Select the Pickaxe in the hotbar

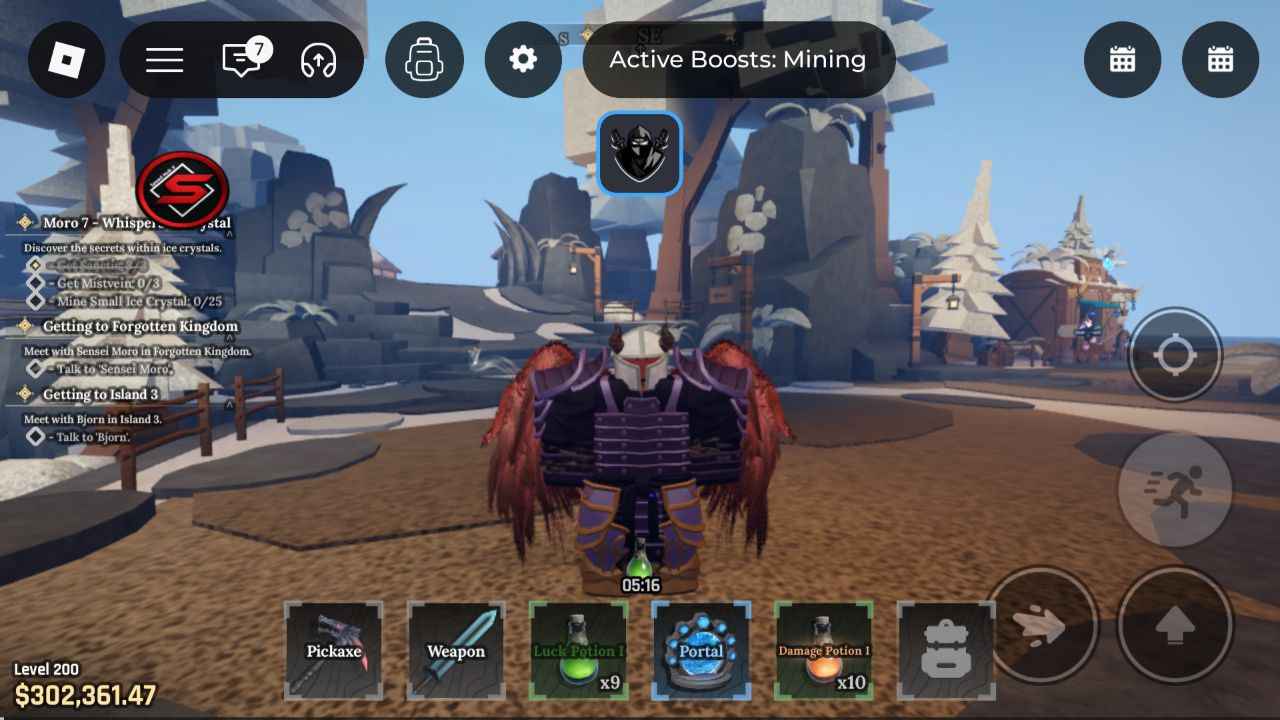[x=334, y=649]
